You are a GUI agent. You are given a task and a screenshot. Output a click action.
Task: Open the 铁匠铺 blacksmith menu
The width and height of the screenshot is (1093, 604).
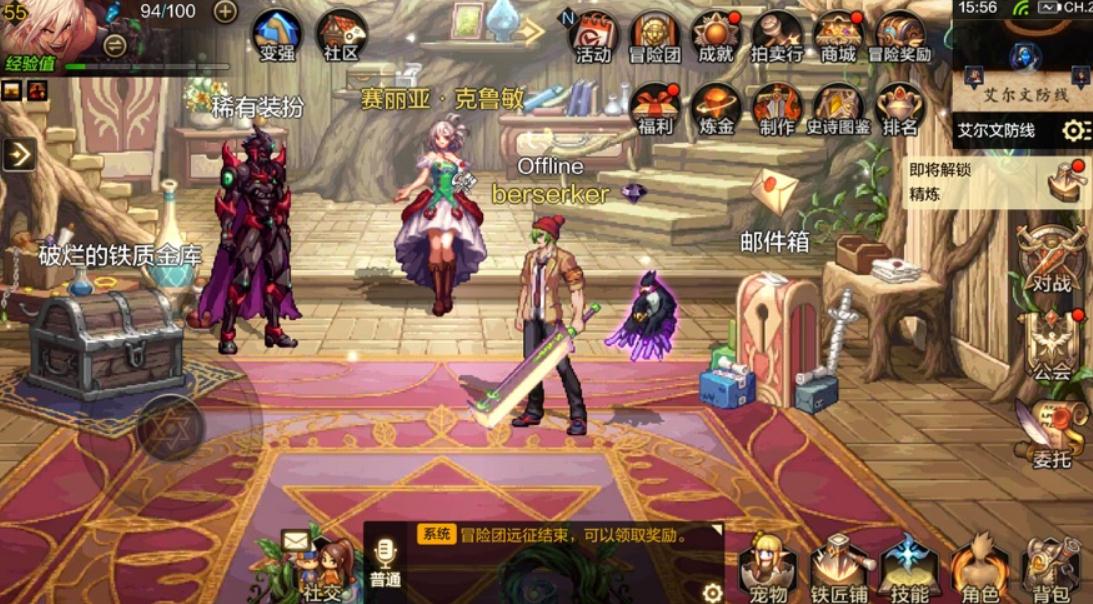[838, 570]
